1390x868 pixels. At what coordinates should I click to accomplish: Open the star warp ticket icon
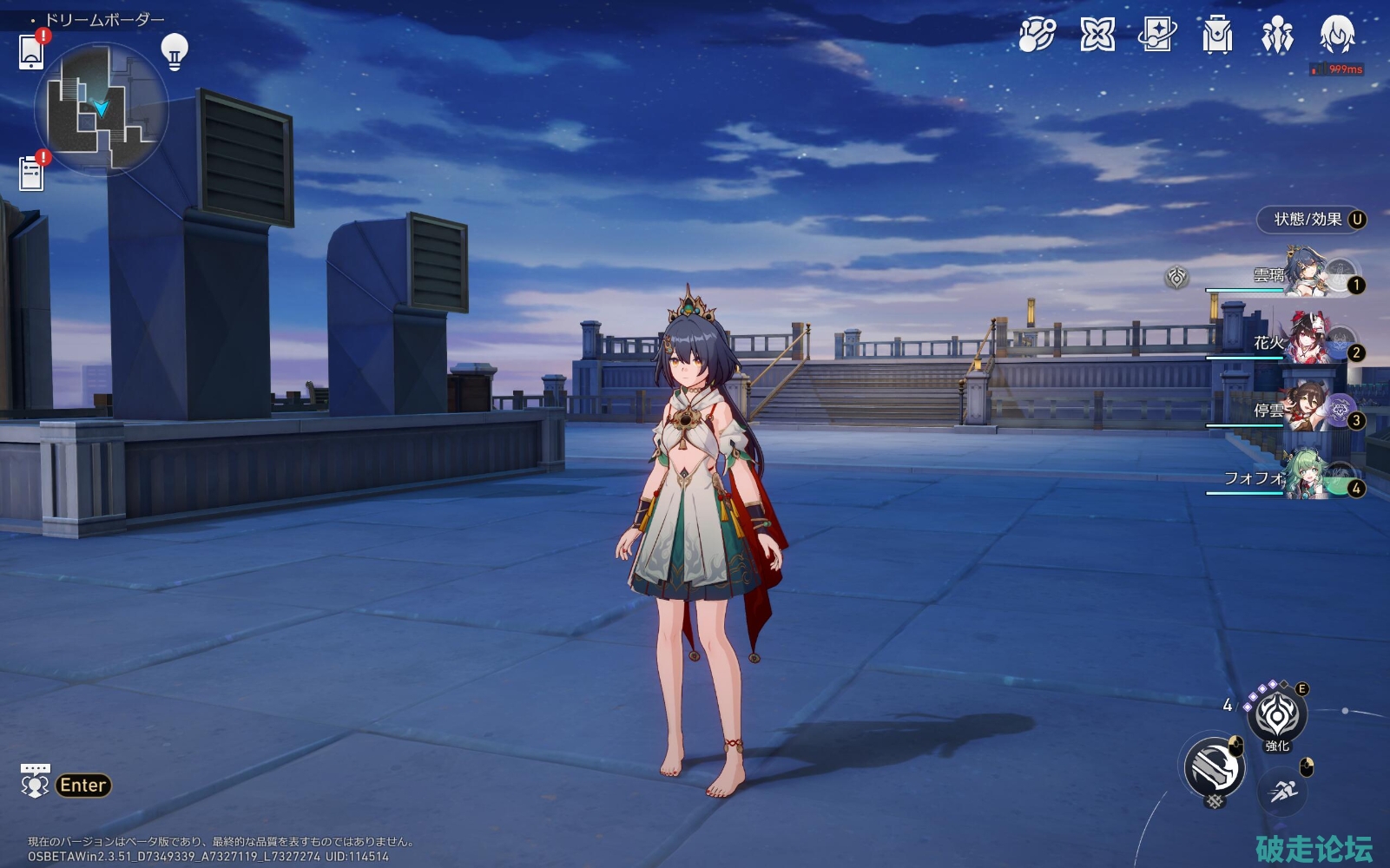(1156, 36)
